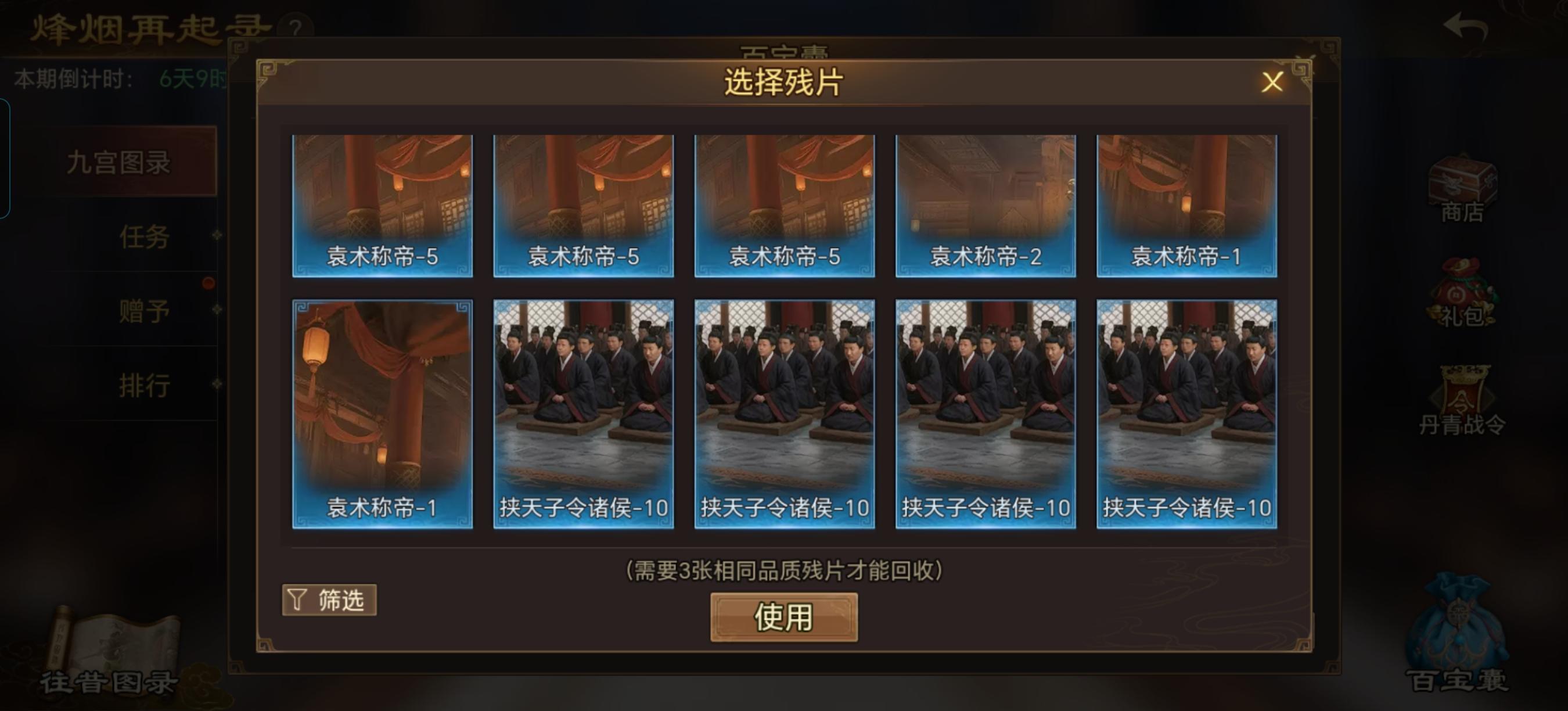
Task: Click the help question mark beside 烽烟再起录
Action: click(x=296, y=26)
